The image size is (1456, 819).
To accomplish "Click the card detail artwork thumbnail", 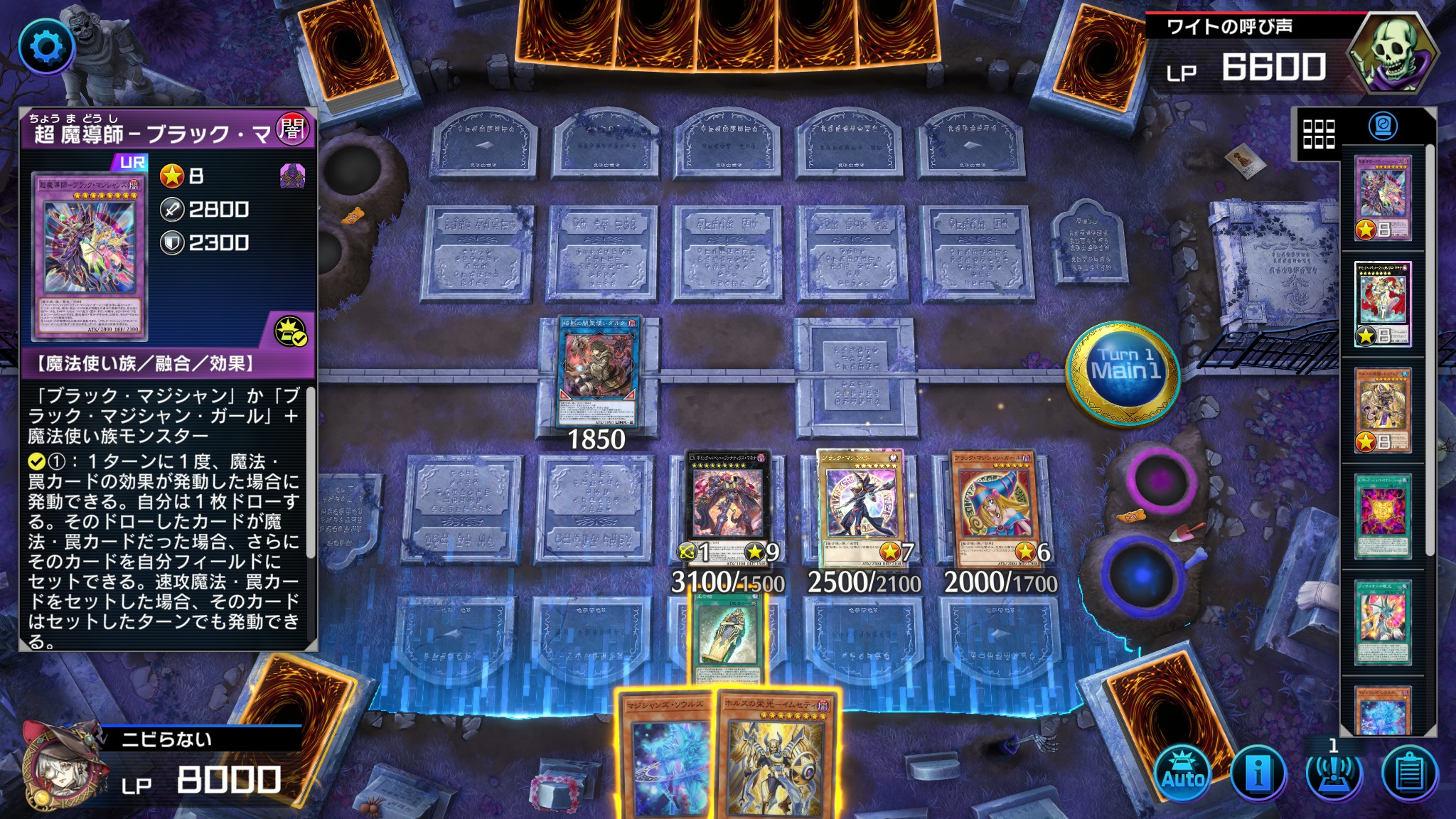I will [90, 256].
